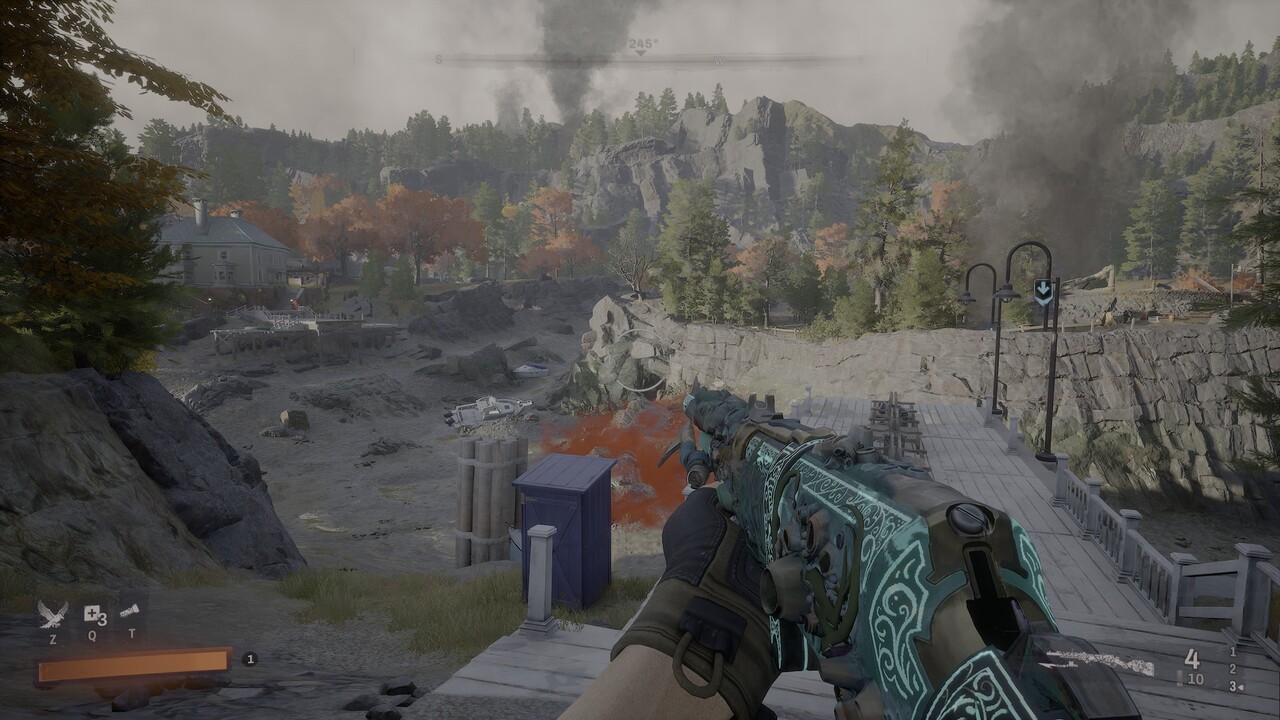This screenshot has width=1280, height=720.
Task: Use the medkit item icon
Action: 93,613
